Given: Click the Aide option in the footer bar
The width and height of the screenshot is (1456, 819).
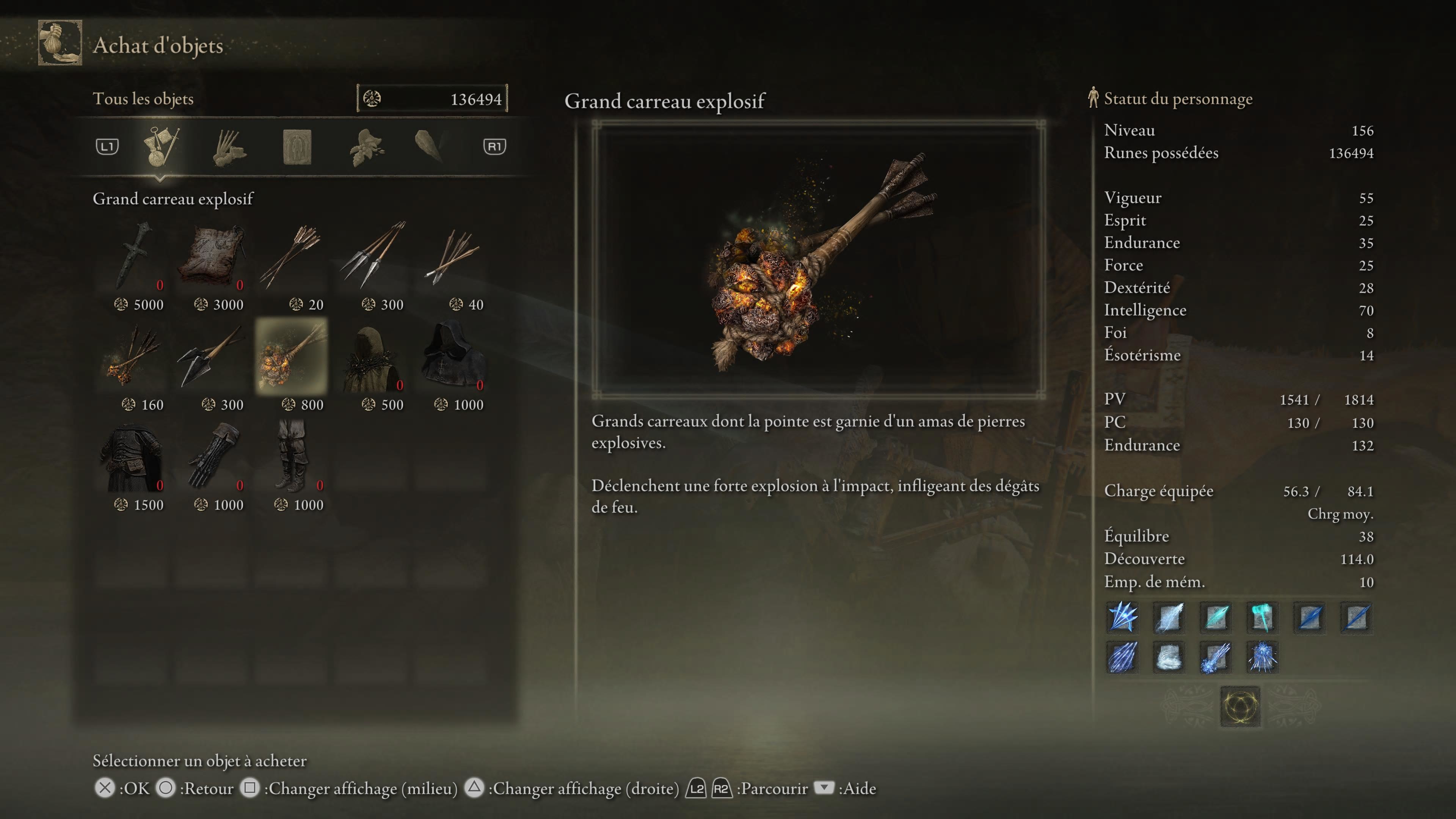Looking at the screenshot, I should [x=860, y=788].
